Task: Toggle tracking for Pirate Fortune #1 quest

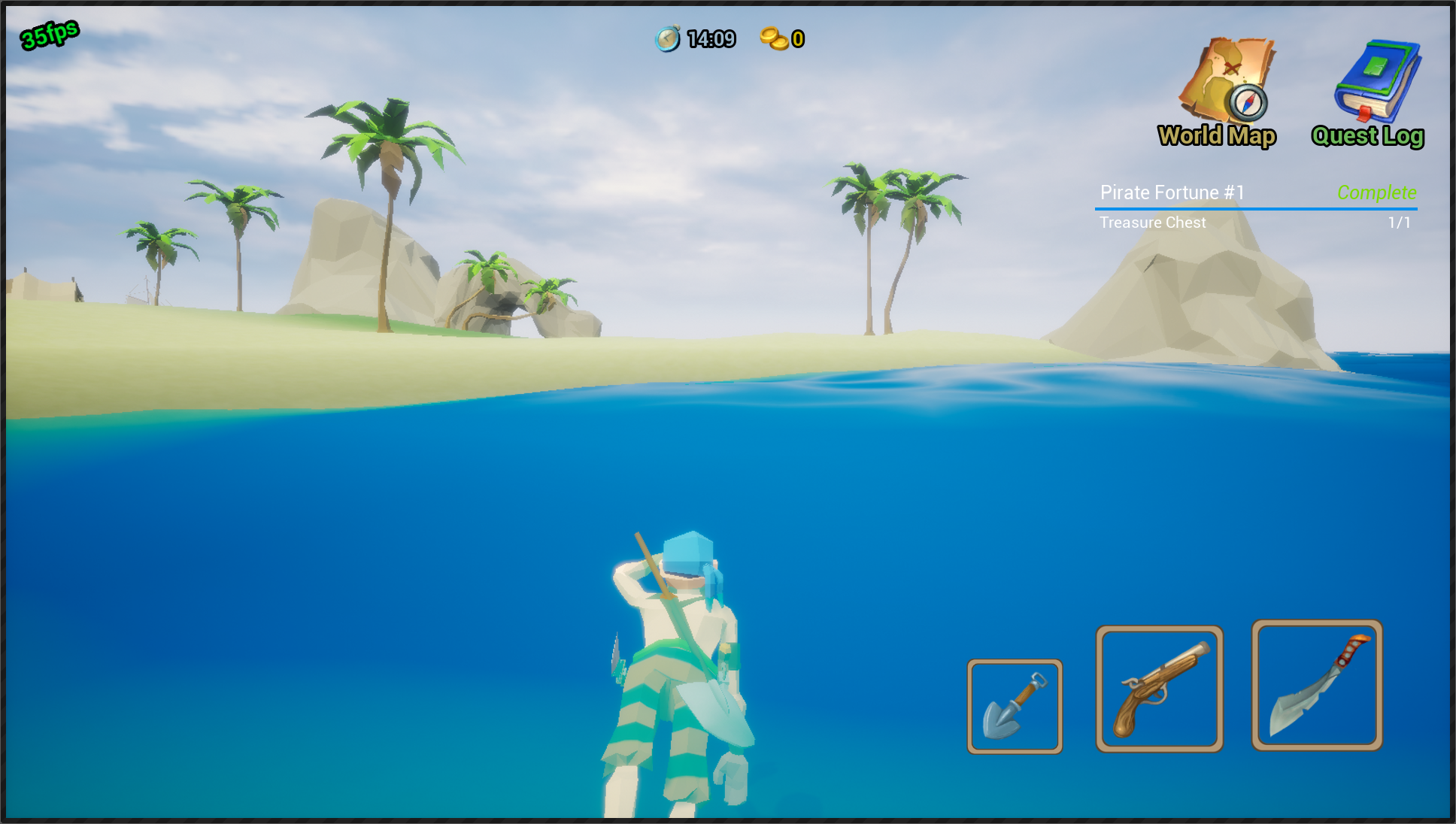Action: click(x=1173, y=192)
